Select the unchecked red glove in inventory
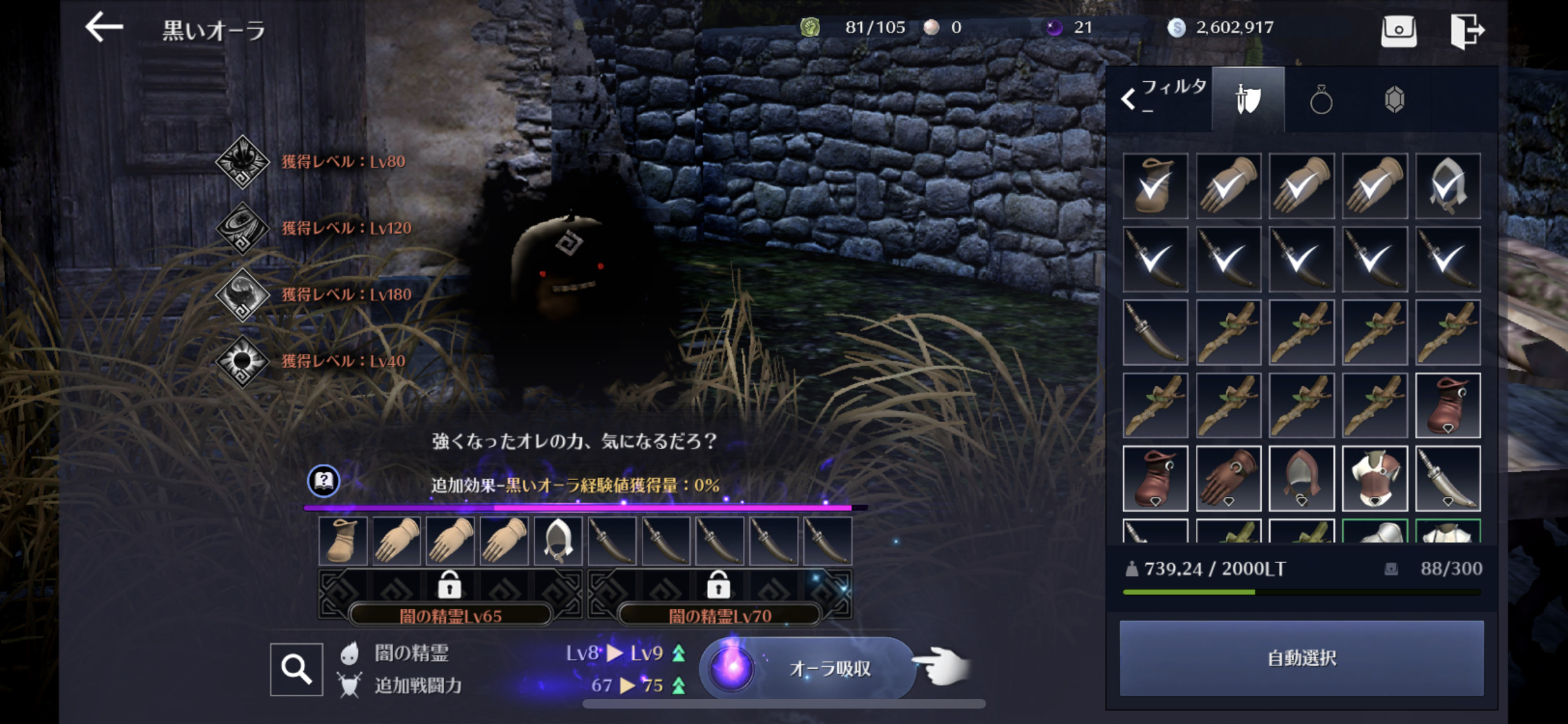Image resolution: width=1568 pixels, height=724 pixels. 1228,478
